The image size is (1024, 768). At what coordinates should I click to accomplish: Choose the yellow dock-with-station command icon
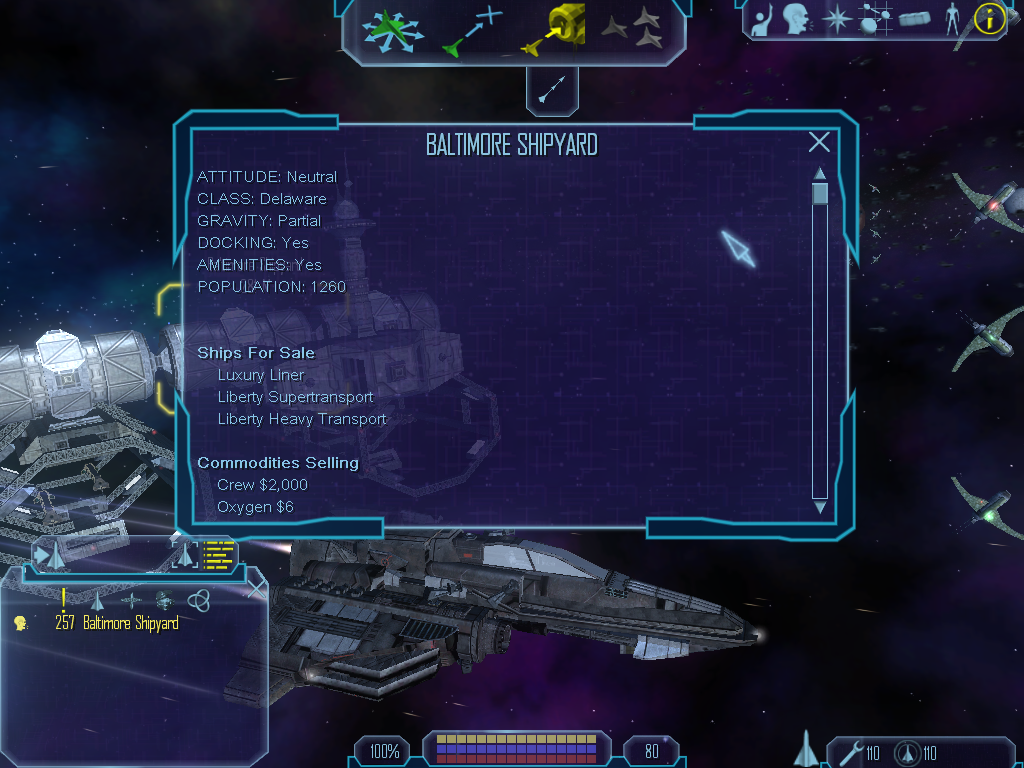(553, 28)
